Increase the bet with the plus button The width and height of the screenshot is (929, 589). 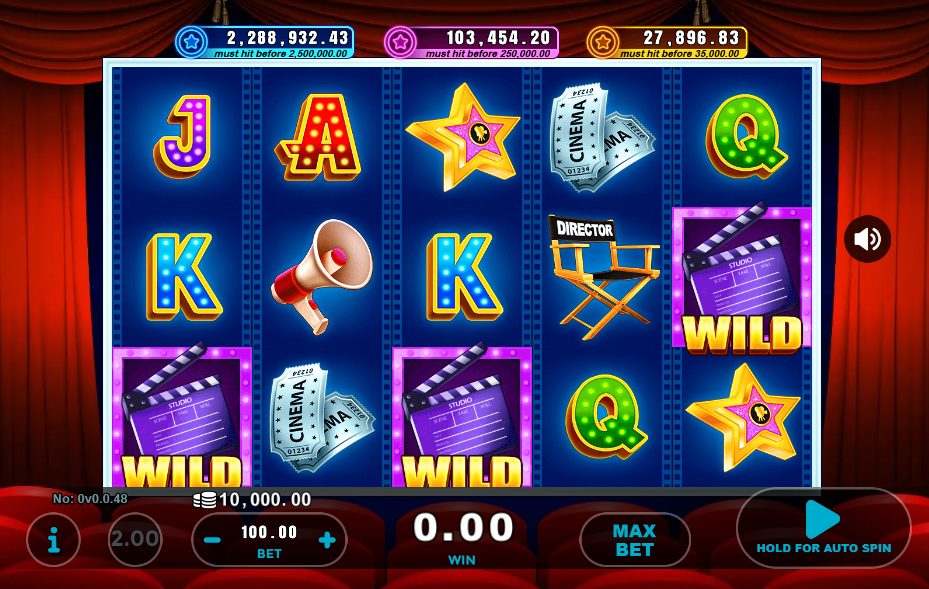click(x=326, y=541)
